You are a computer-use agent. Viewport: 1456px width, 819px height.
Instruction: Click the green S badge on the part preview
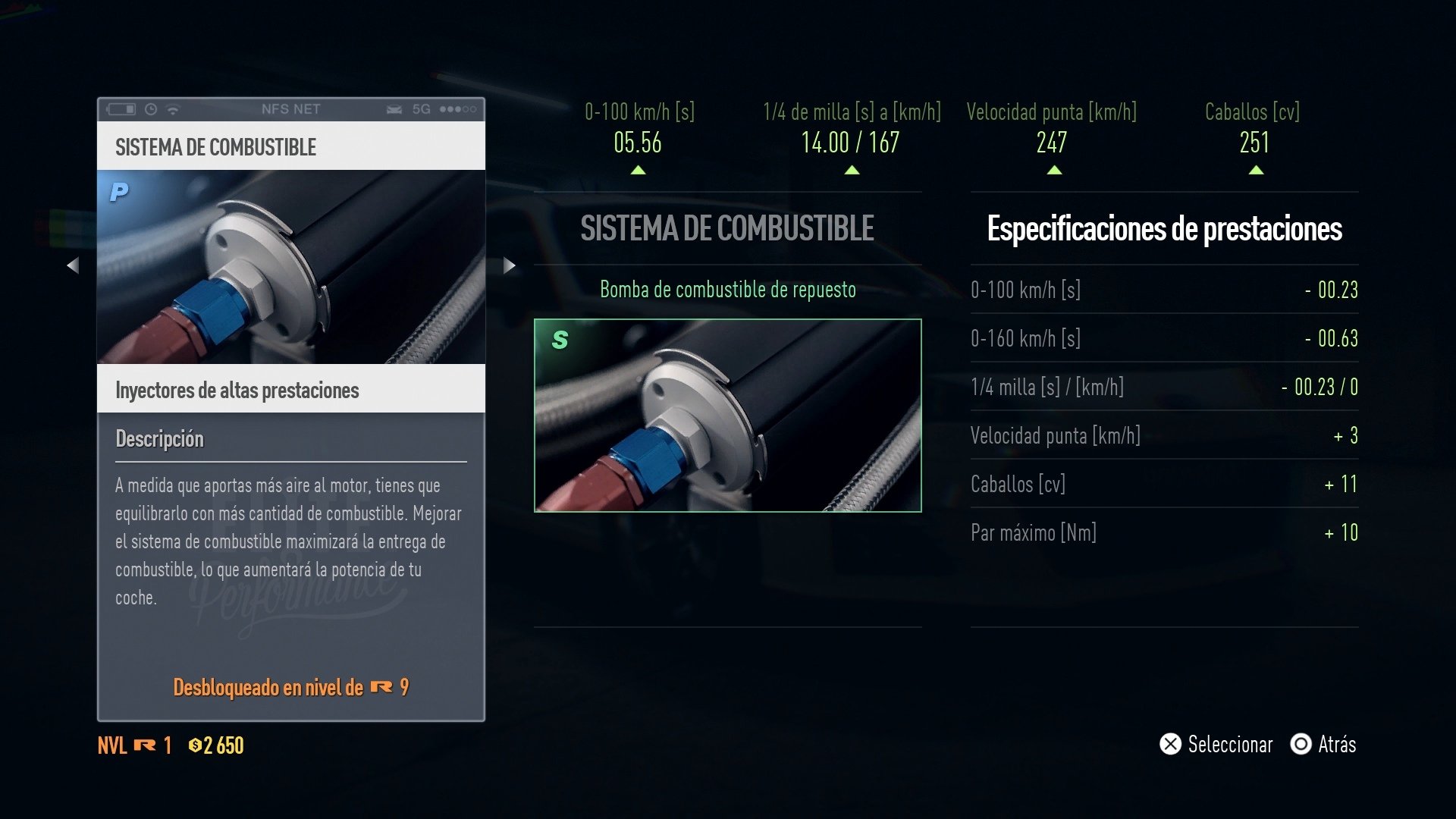click(x=559, y=341)
